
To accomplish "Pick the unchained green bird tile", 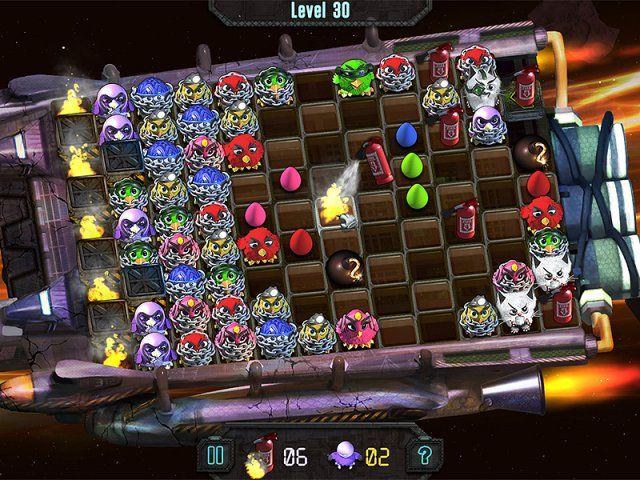I will click(x=353, y=77).
